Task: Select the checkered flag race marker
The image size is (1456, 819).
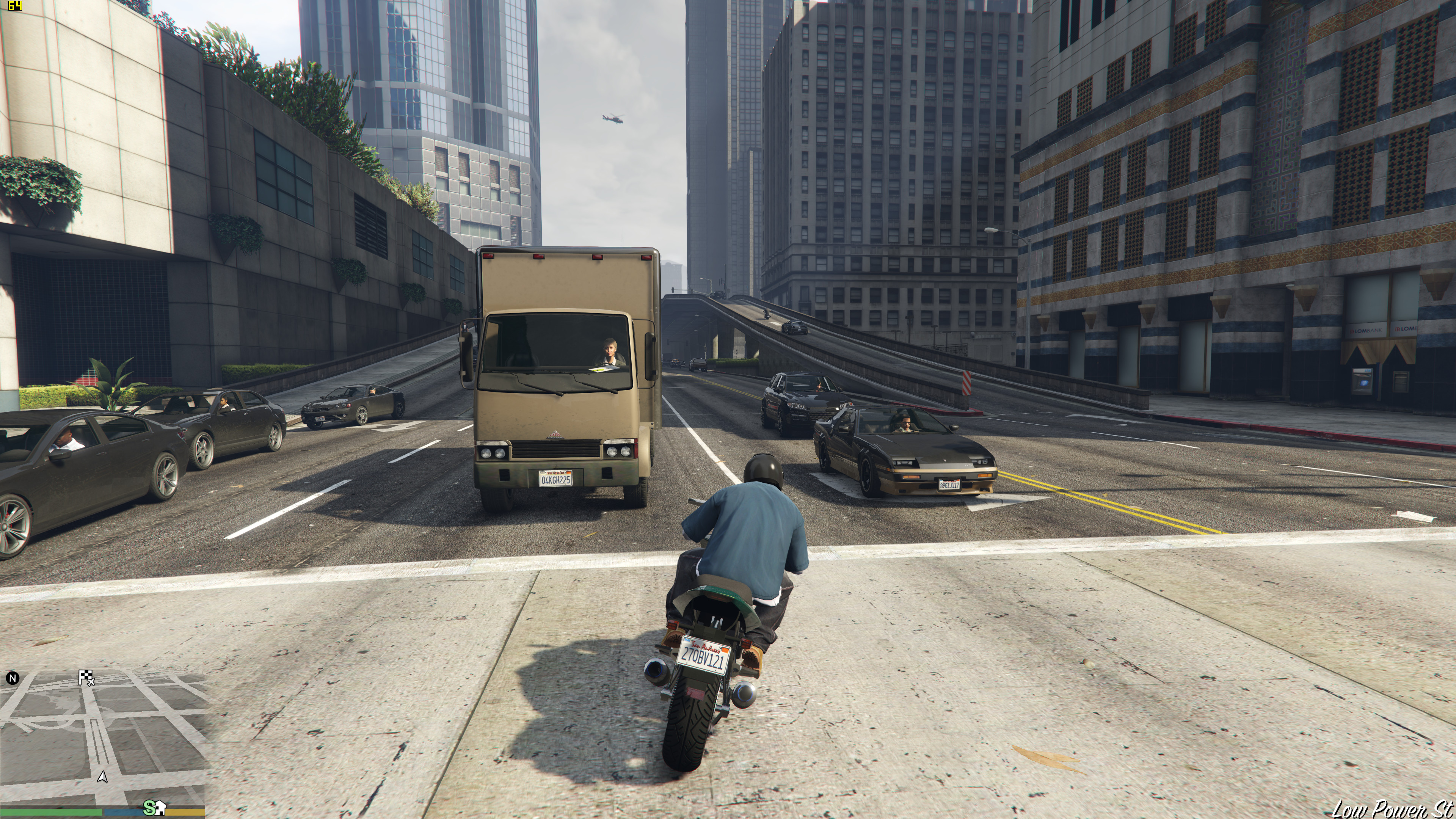Action: (85, 676)
